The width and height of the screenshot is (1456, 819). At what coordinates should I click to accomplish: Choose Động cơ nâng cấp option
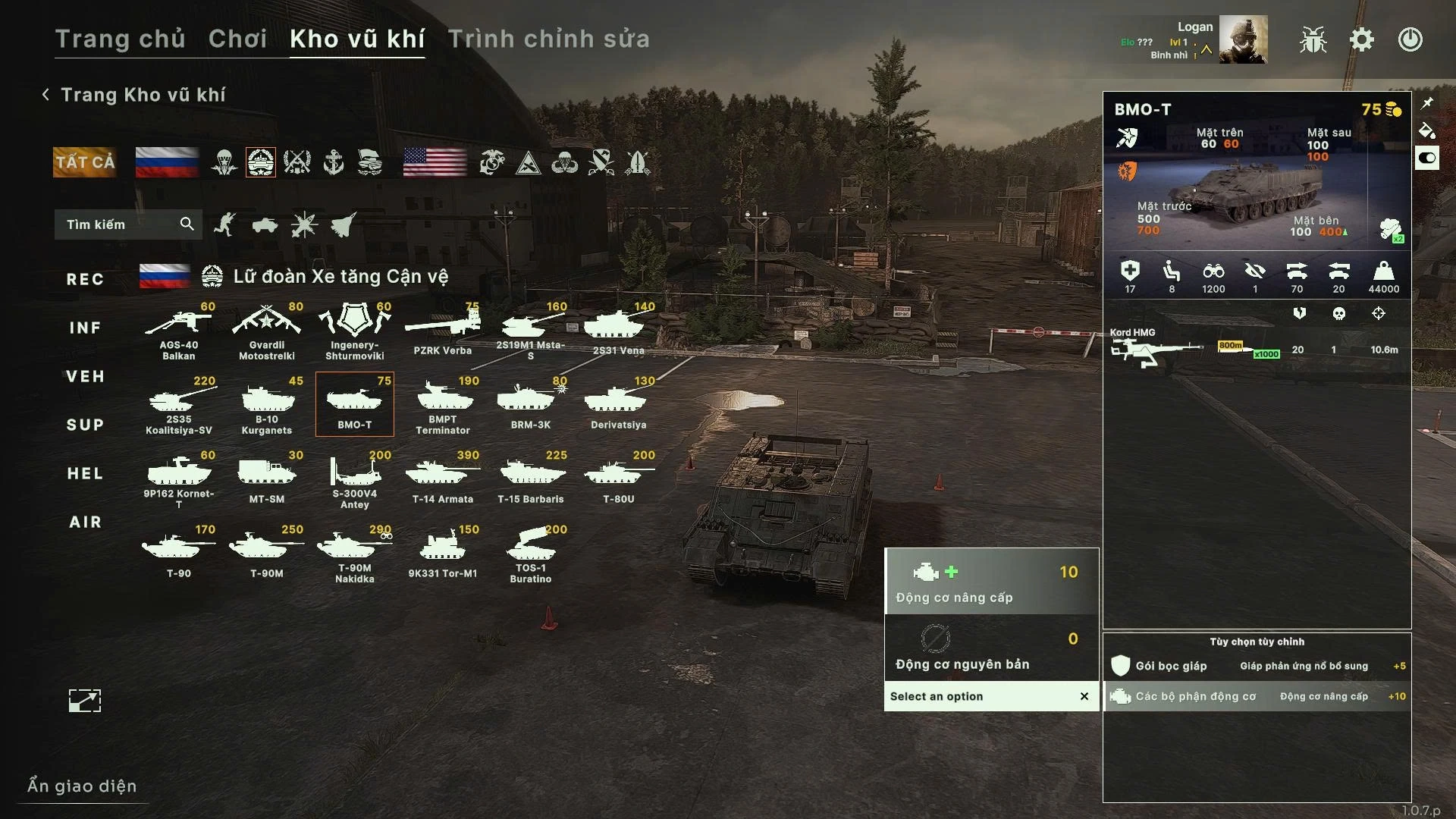point(991,582)
